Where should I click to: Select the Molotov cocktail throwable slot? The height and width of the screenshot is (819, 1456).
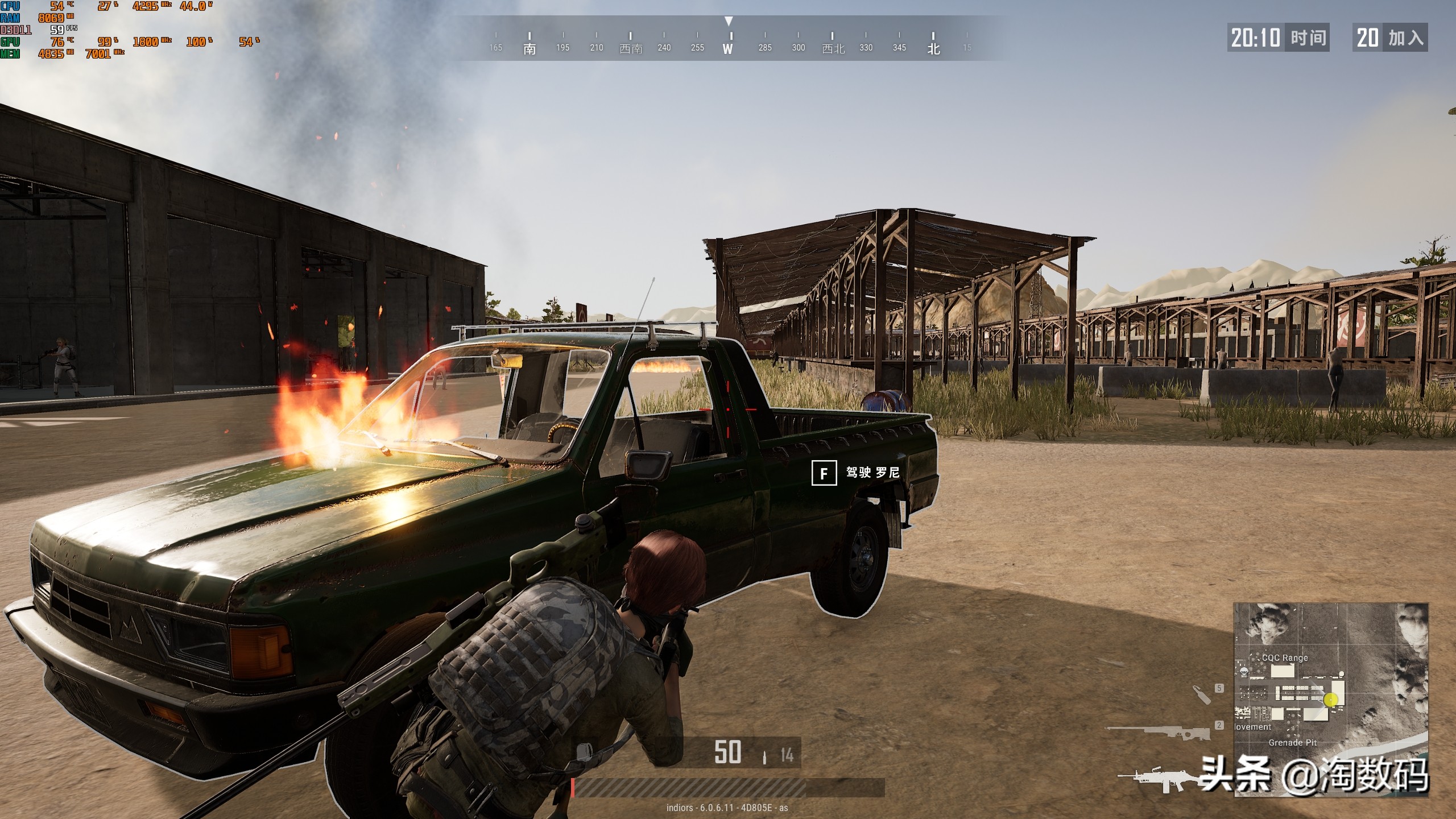[x=1202, y=694]
